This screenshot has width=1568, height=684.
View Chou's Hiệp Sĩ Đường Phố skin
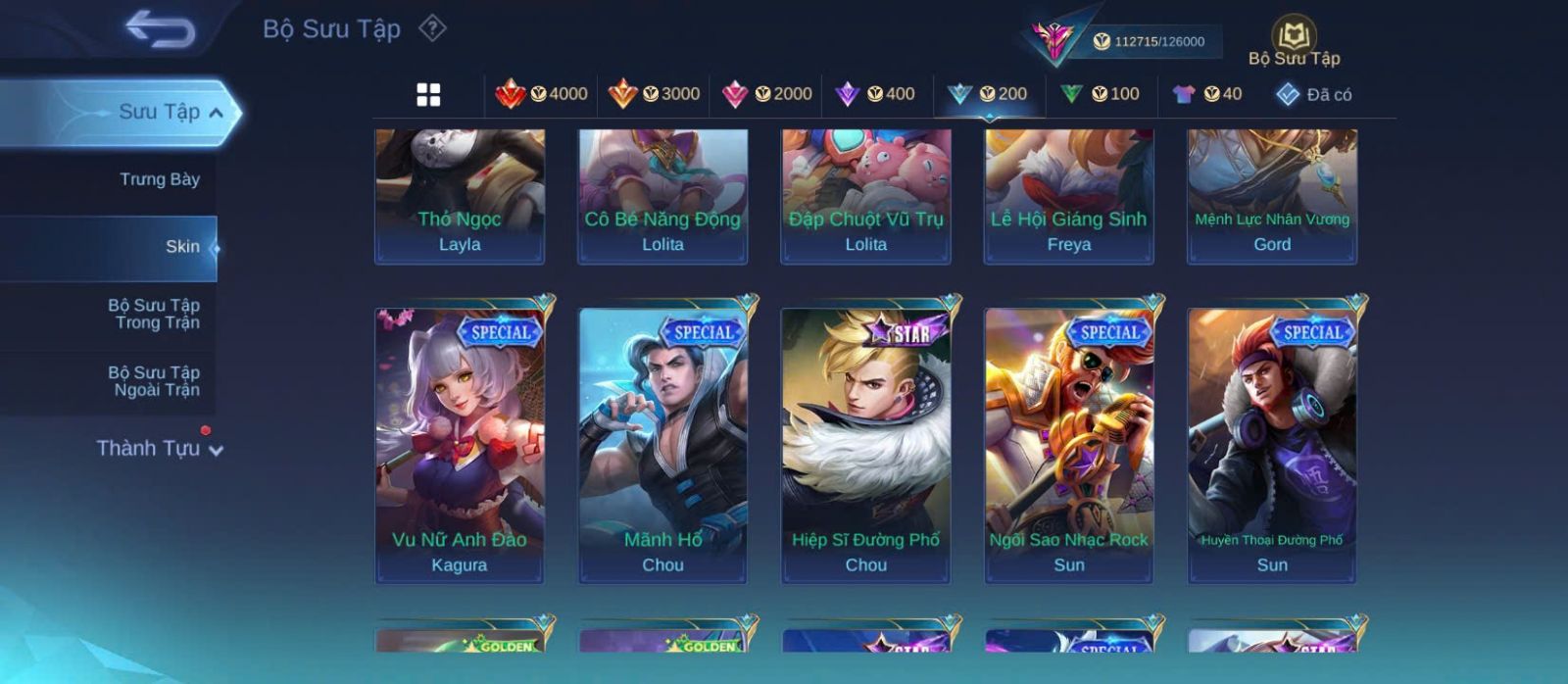866,446
